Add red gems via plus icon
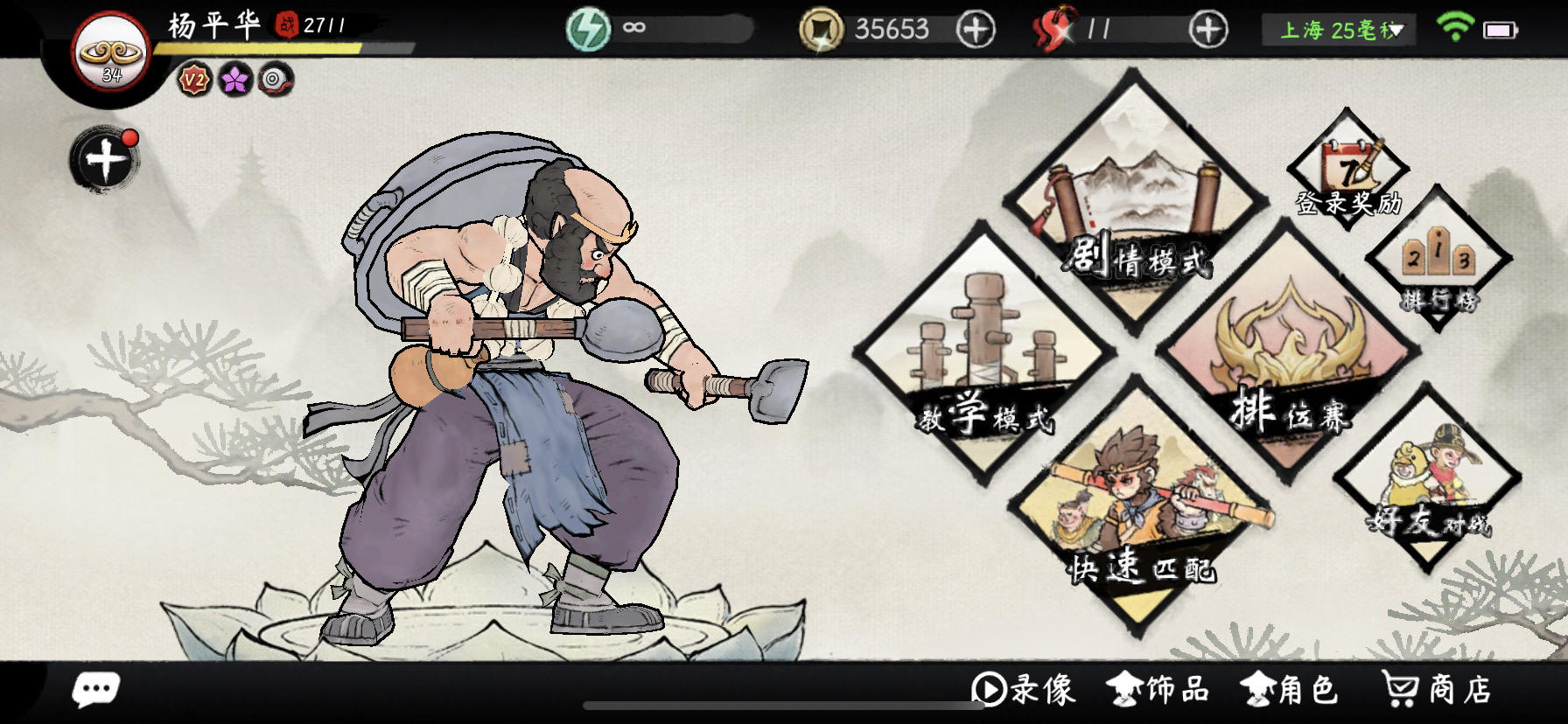 [1207, 29]
